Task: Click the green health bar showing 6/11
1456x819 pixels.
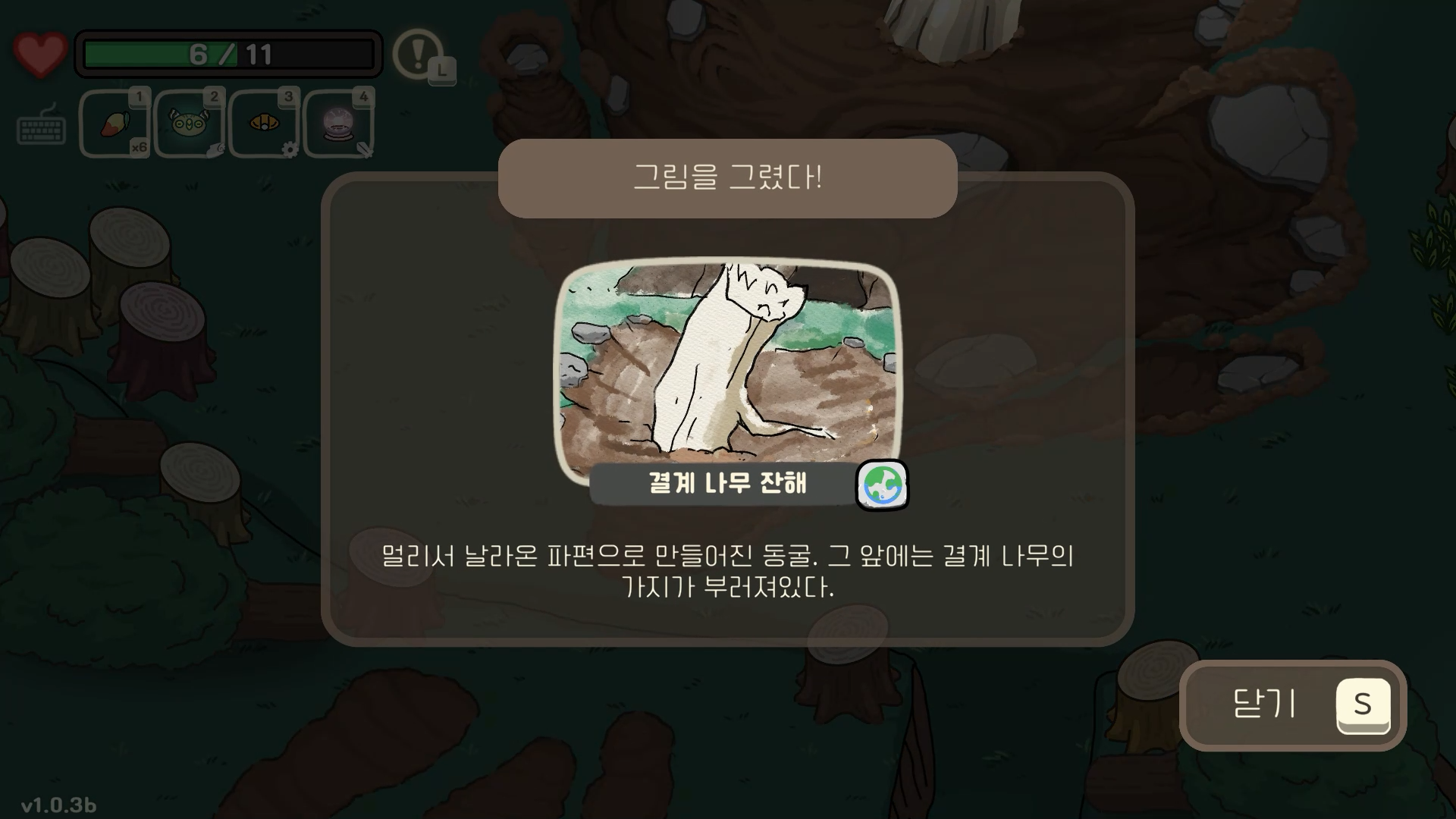Action: click(x=227, y=52)
